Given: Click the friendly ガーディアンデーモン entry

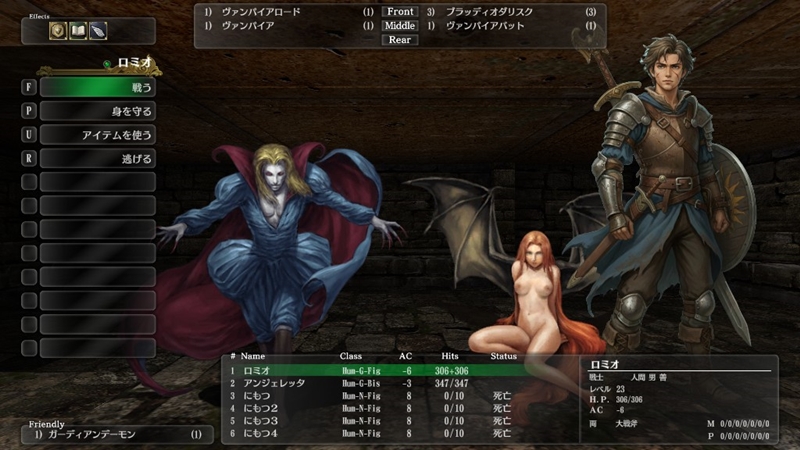Looking at the screenshot, I should coord(115,435).
